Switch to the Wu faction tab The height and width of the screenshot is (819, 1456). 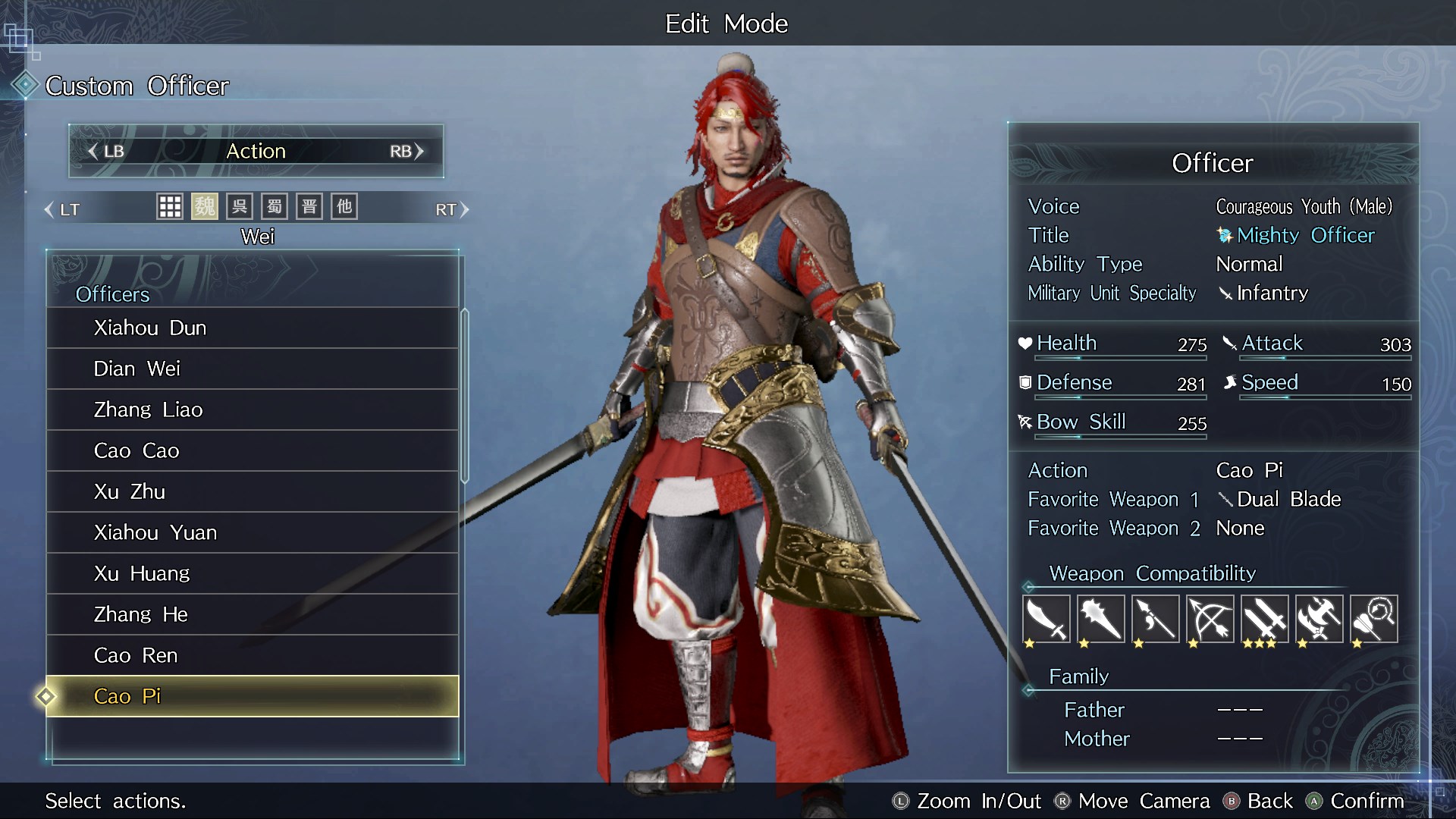tap(238, 206)
